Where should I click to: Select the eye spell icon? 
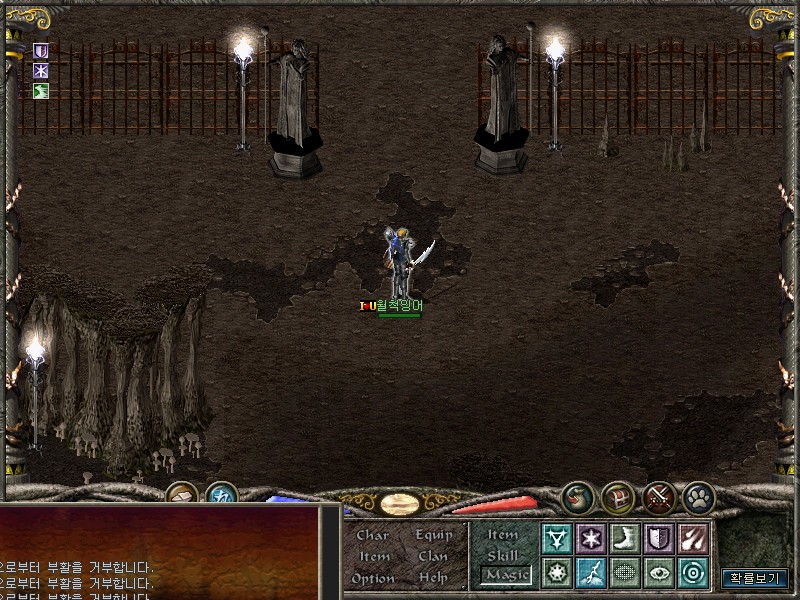(x=658, y=572)
